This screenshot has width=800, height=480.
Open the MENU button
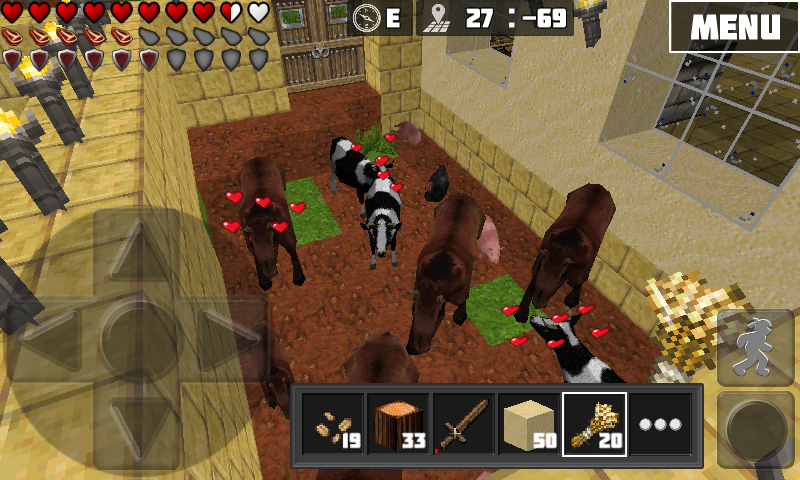pos(733,26)
